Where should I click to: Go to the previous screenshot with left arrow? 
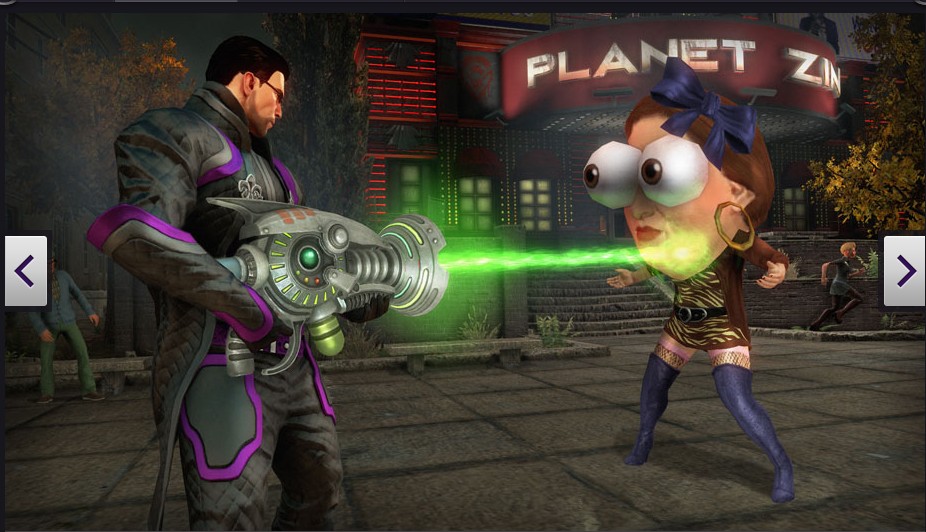[x=26, y=270]
